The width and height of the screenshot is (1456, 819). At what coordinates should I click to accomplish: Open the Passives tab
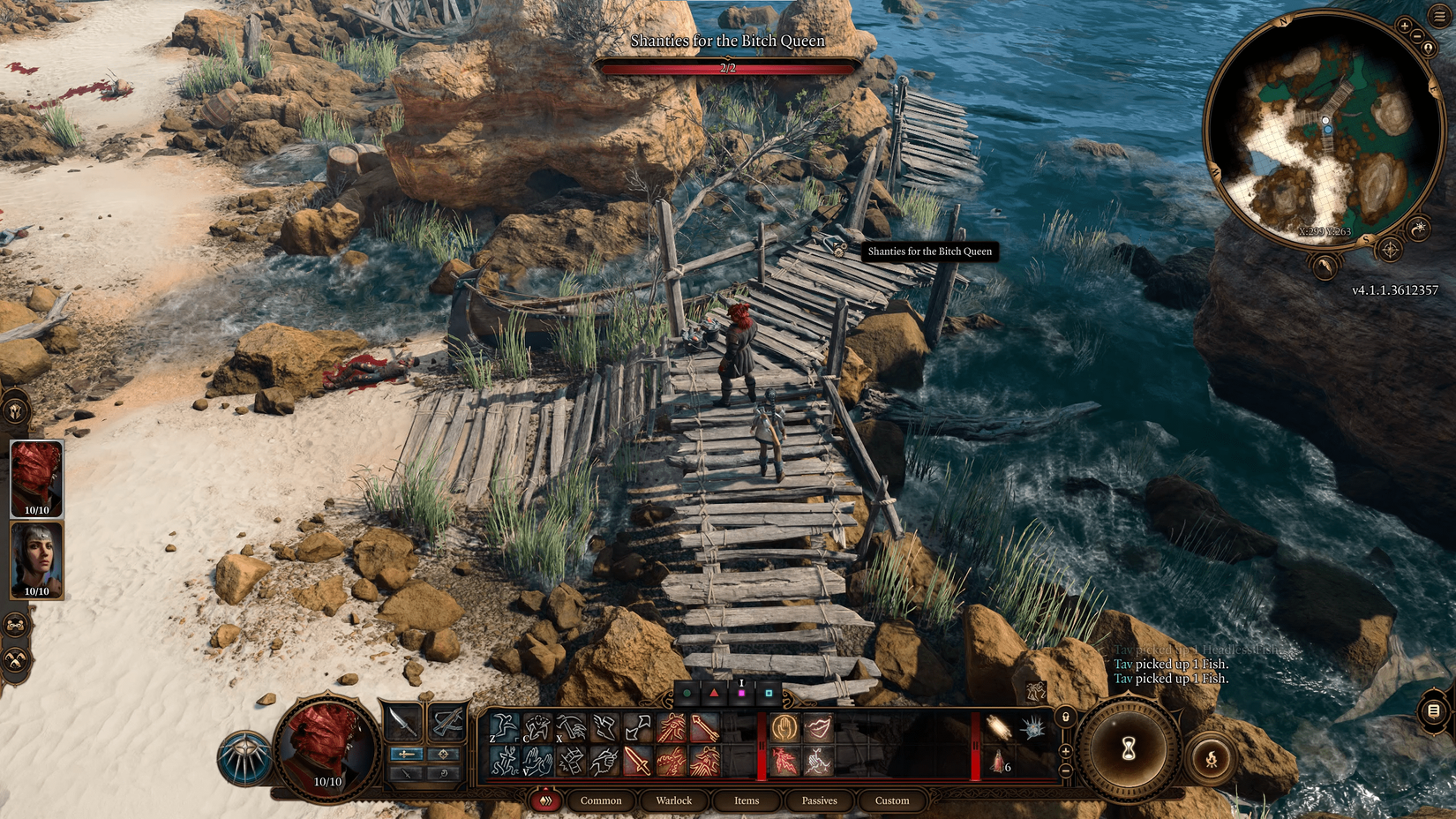[820, 800]
